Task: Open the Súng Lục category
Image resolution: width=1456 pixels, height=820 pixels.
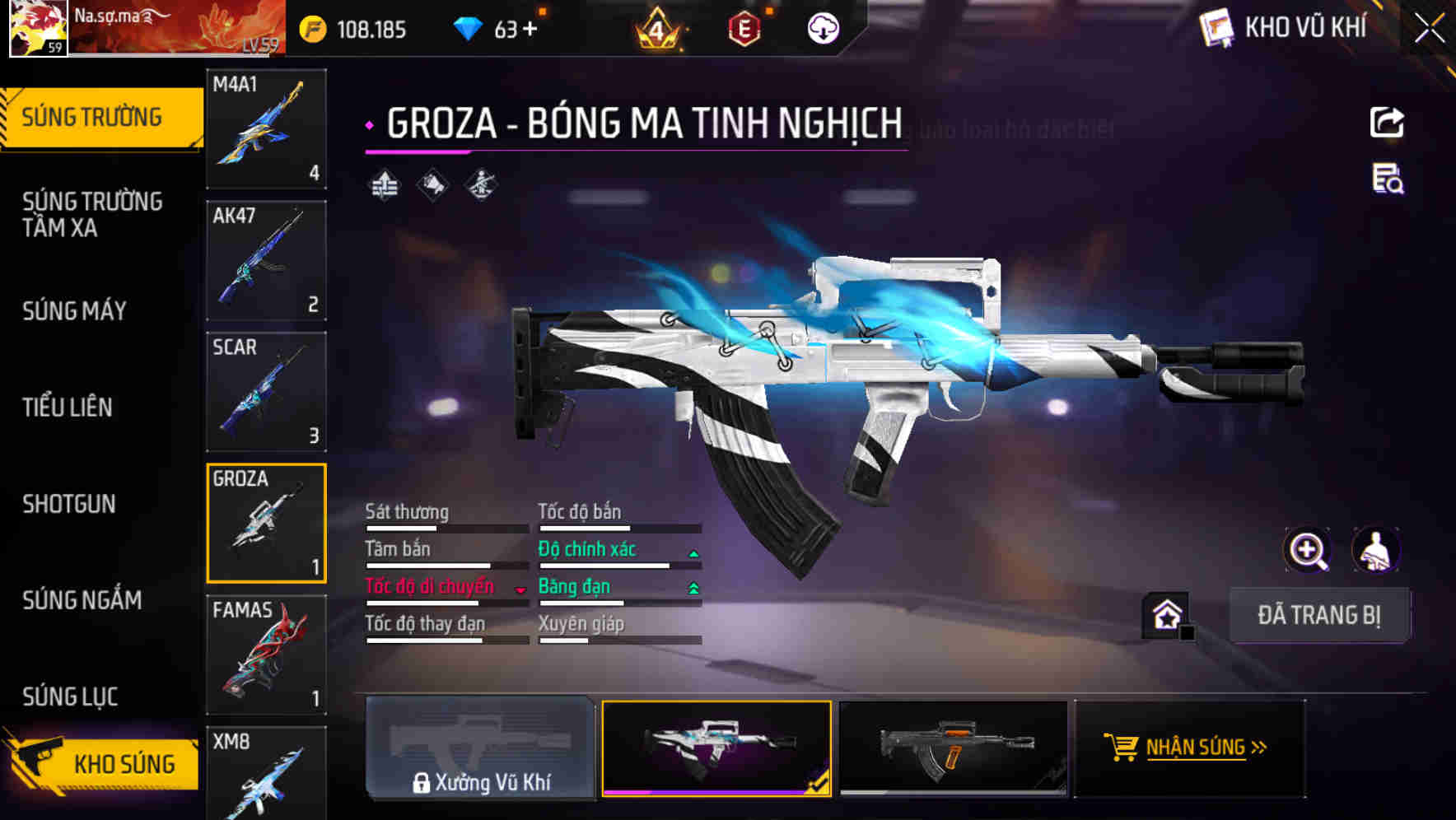Action: tap(71, 697)
